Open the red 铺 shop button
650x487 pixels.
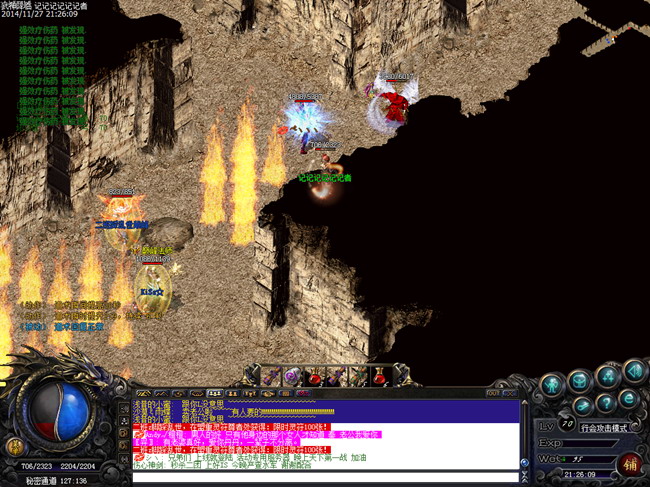point(629,463)
